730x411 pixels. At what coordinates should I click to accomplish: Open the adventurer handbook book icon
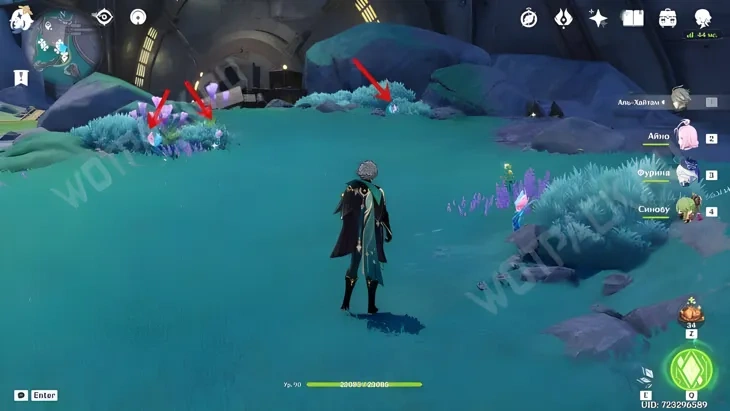pos(633,18)
